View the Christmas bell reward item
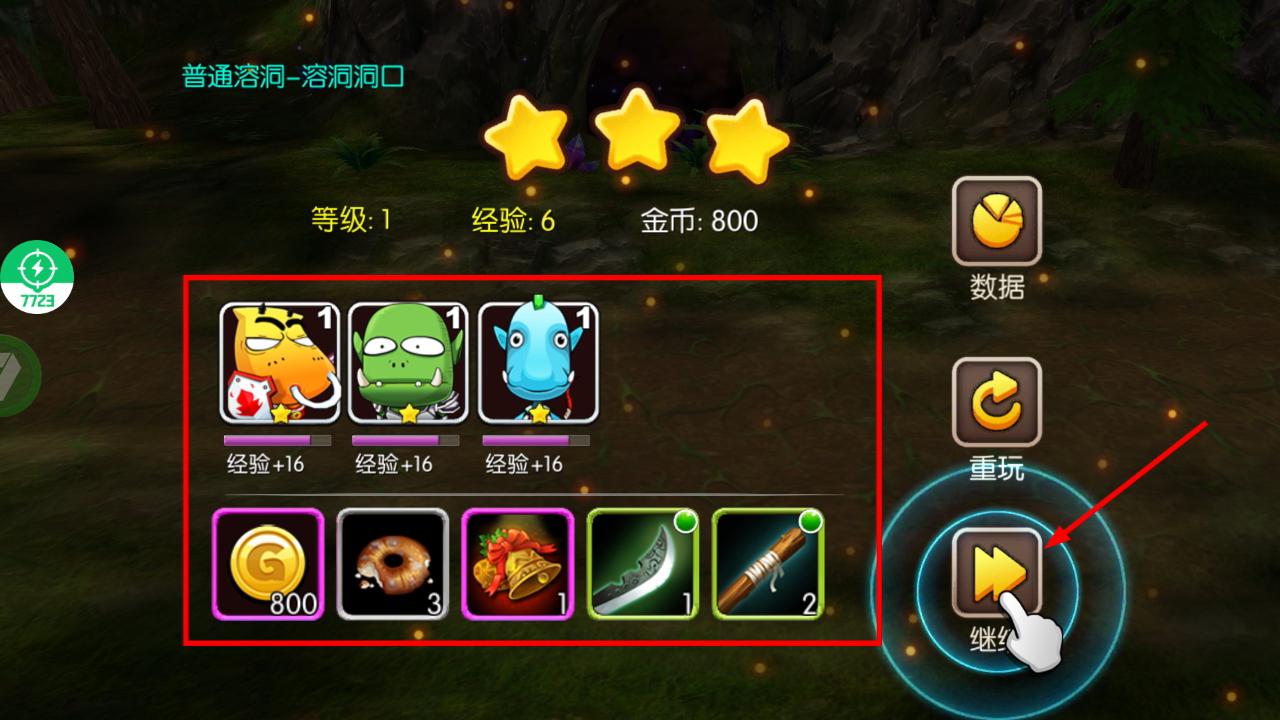 (517, 564)
